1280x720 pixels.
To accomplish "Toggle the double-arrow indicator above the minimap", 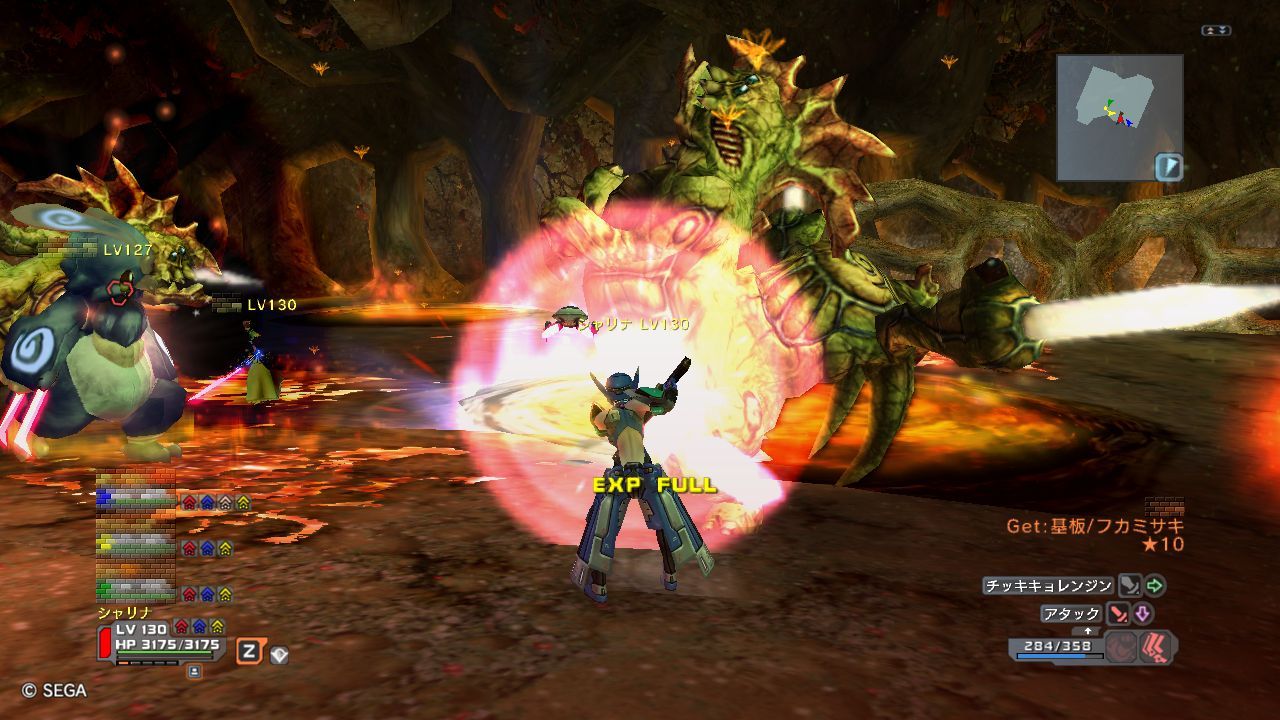I will tap(1216, 31).
